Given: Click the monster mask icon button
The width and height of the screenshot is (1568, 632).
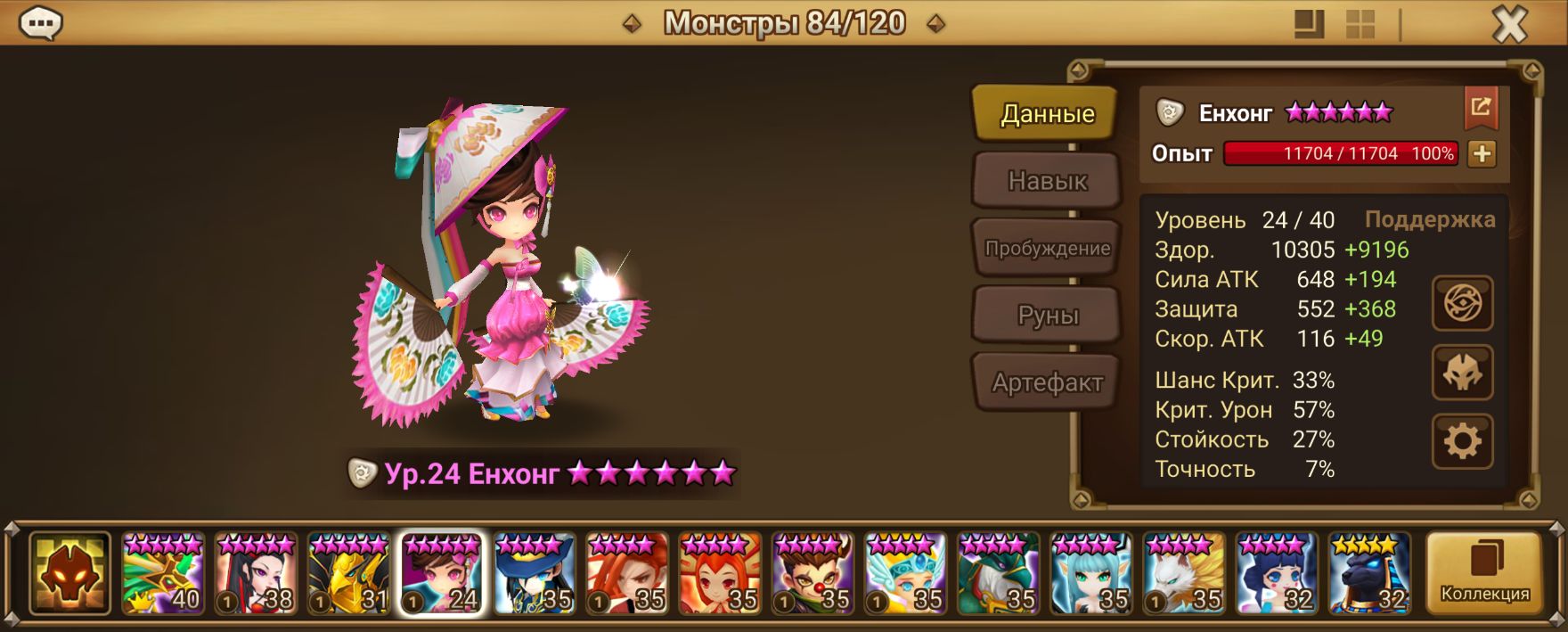Looking at the screenshot, I should coord(1462,373).
